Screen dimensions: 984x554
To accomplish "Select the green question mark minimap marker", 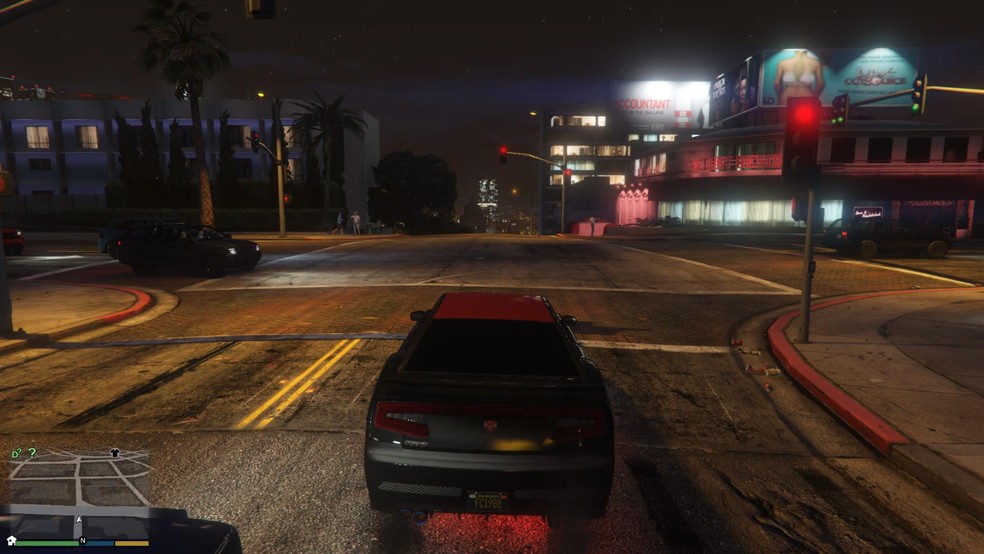I will [x=32, y=453].
